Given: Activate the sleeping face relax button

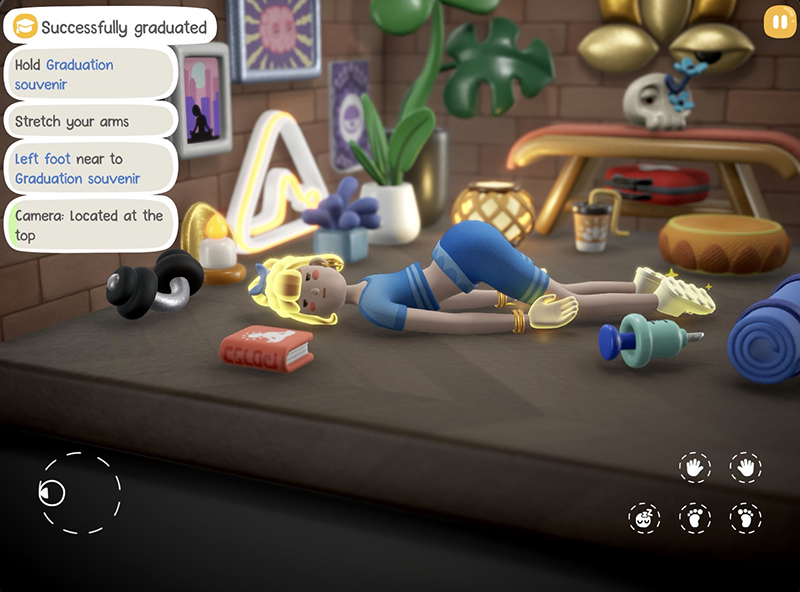Looking at the screenshot, I should (644, 518).
